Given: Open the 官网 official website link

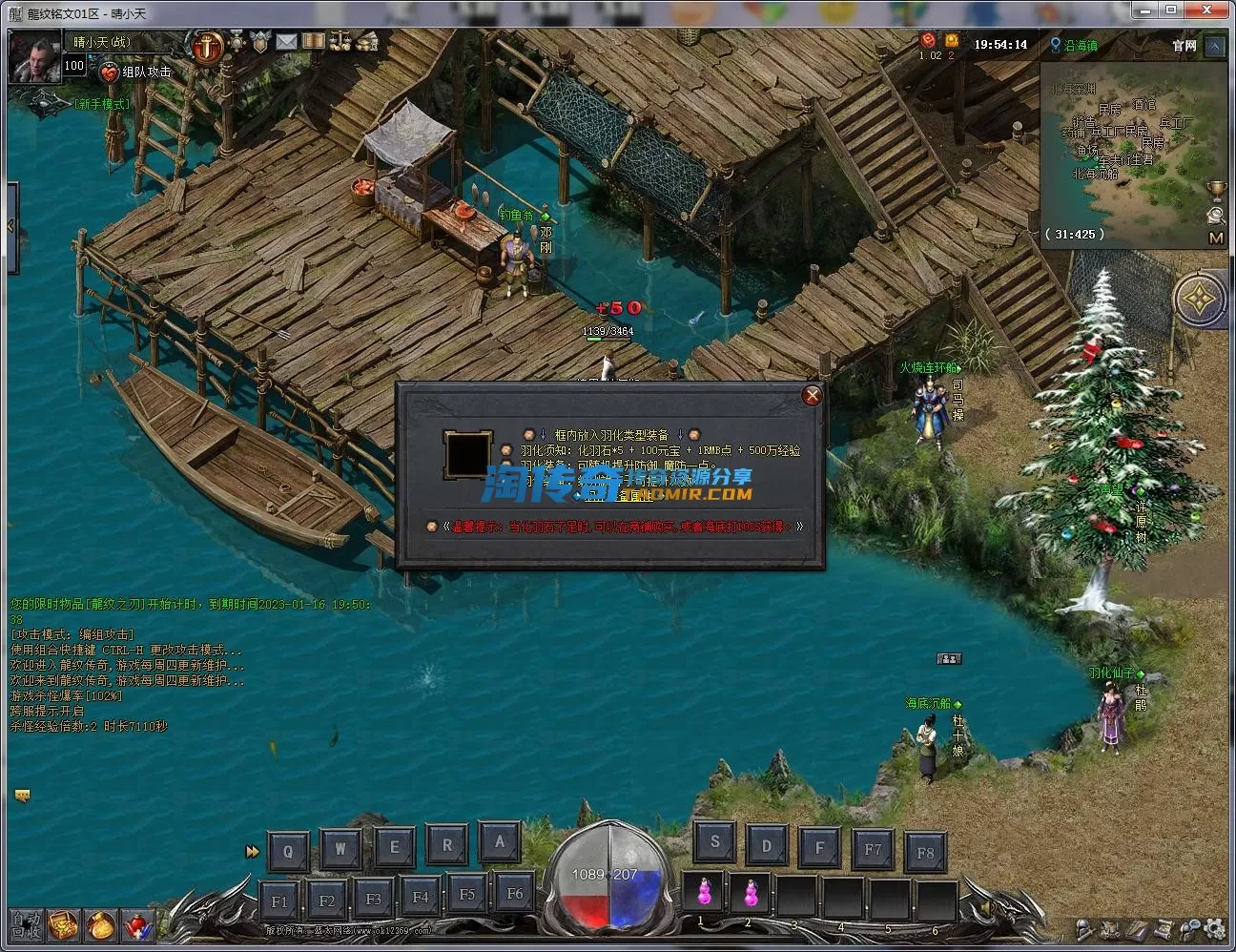Looking at the screenshot, I should point(1184,46).
